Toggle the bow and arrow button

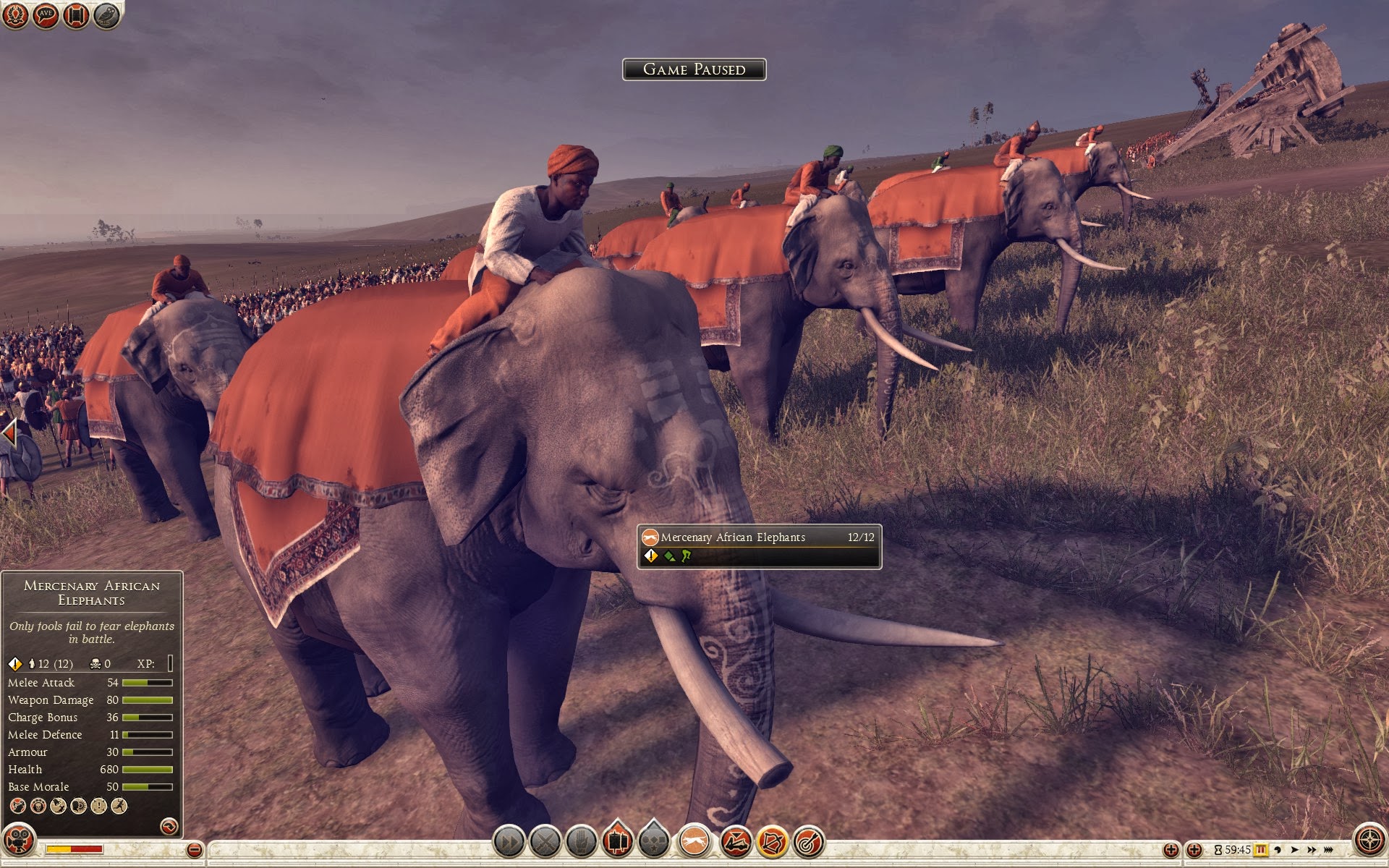[772, 841]
